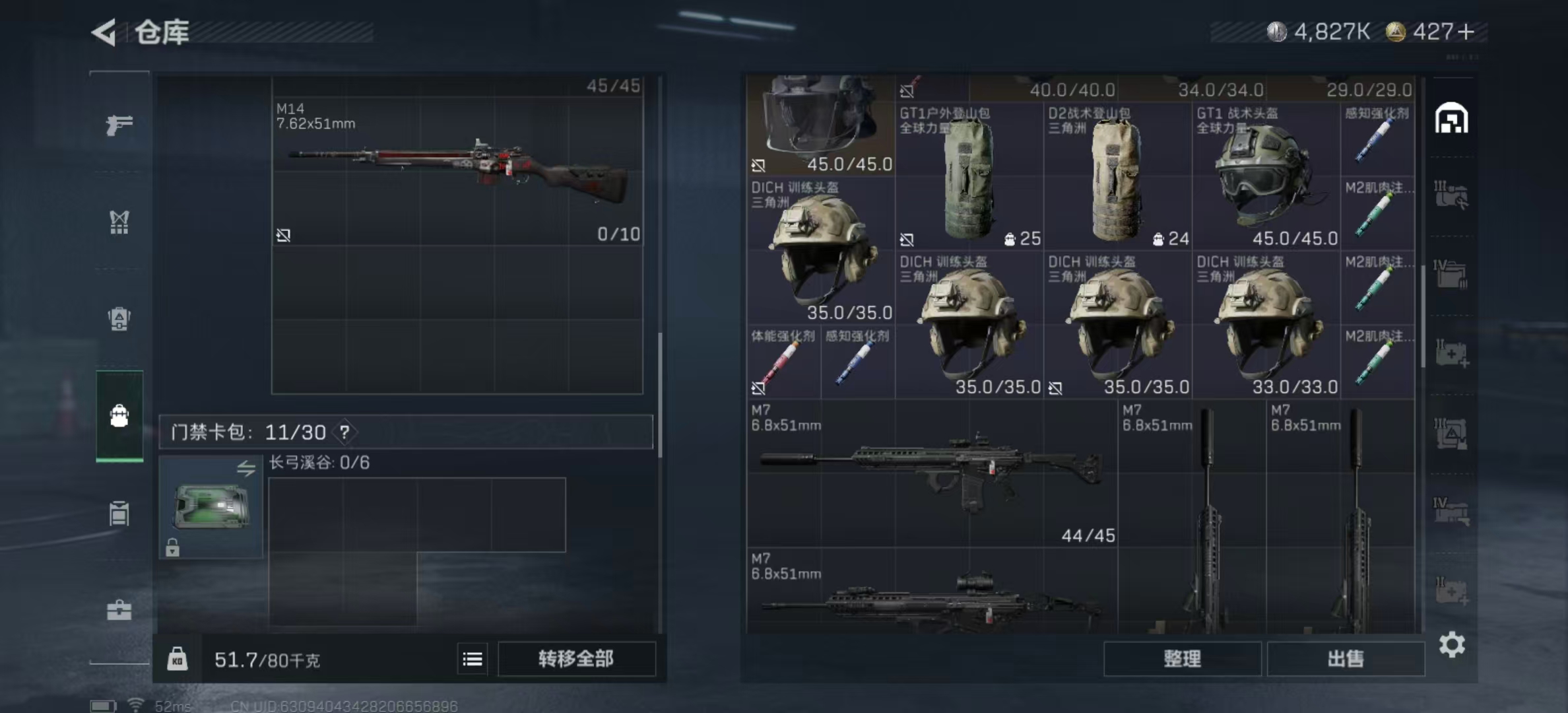Image resolution: width=1568 pixels, height=713 pixels.
Task: Click the weight lock icon
Action: 177,659
